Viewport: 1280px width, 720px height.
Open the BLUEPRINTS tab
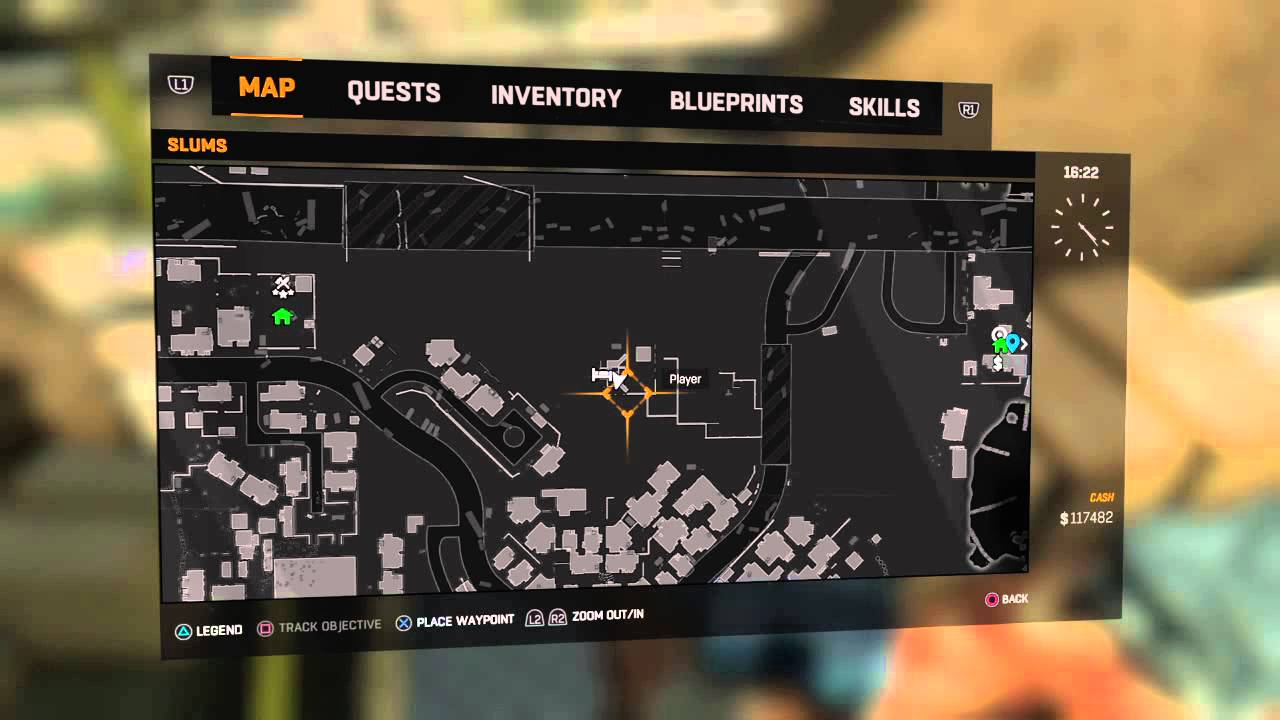pyautogui.click(x=737, y=103)
